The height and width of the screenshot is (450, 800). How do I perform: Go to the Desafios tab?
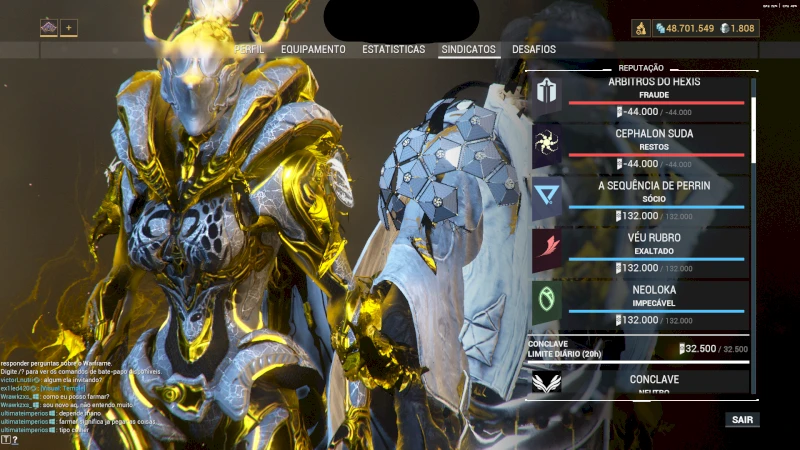click(x=534, y=49)
